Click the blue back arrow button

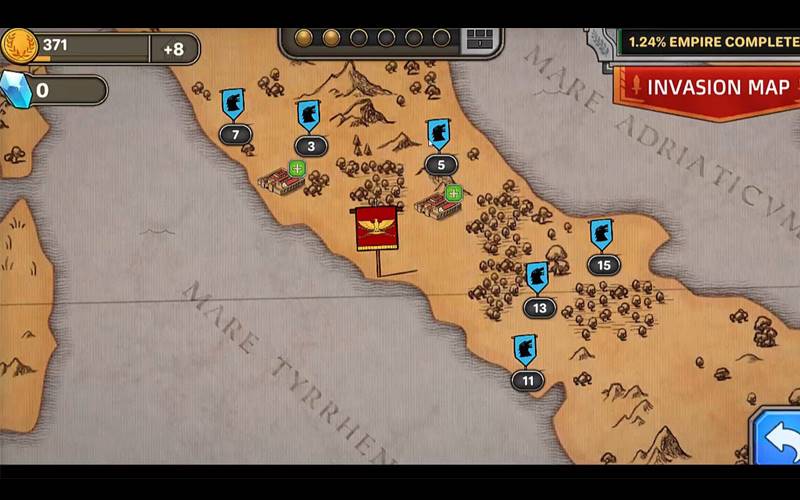(x=777, y=437)
